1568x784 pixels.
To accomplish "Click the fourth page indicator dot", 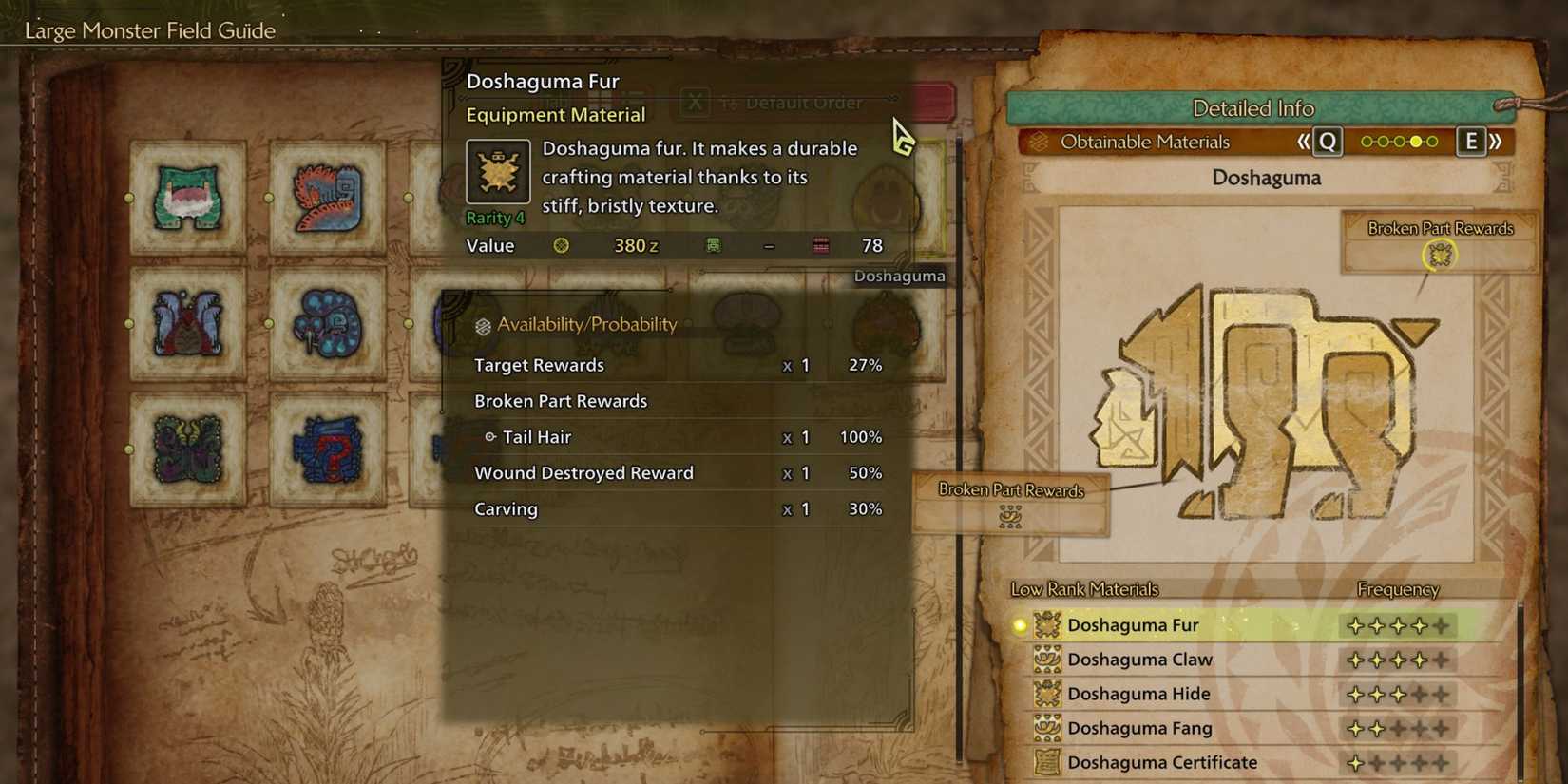I will pos(1415,141).
